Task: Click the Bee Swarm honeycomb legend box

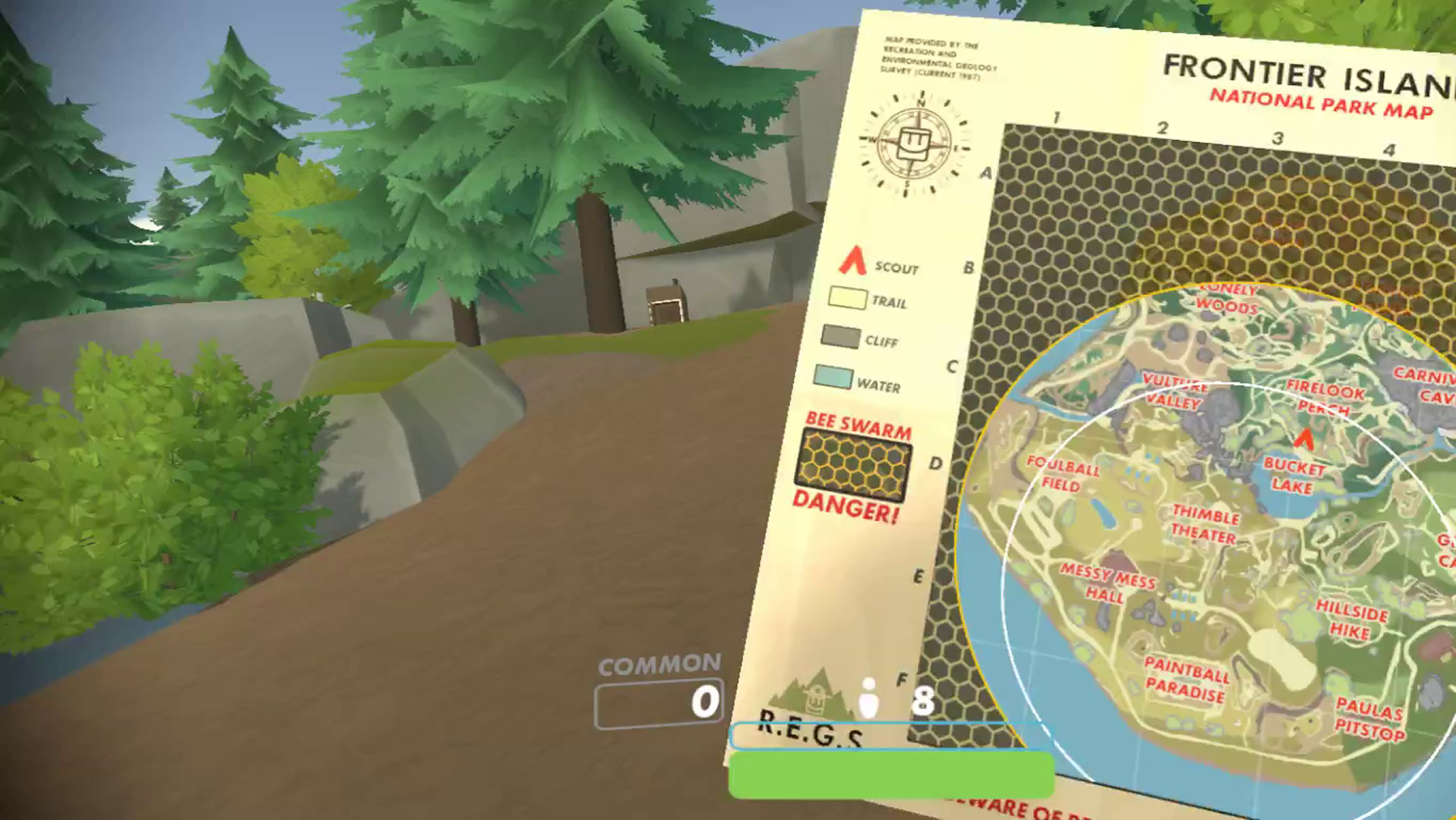Action: (x=853, y=465)
